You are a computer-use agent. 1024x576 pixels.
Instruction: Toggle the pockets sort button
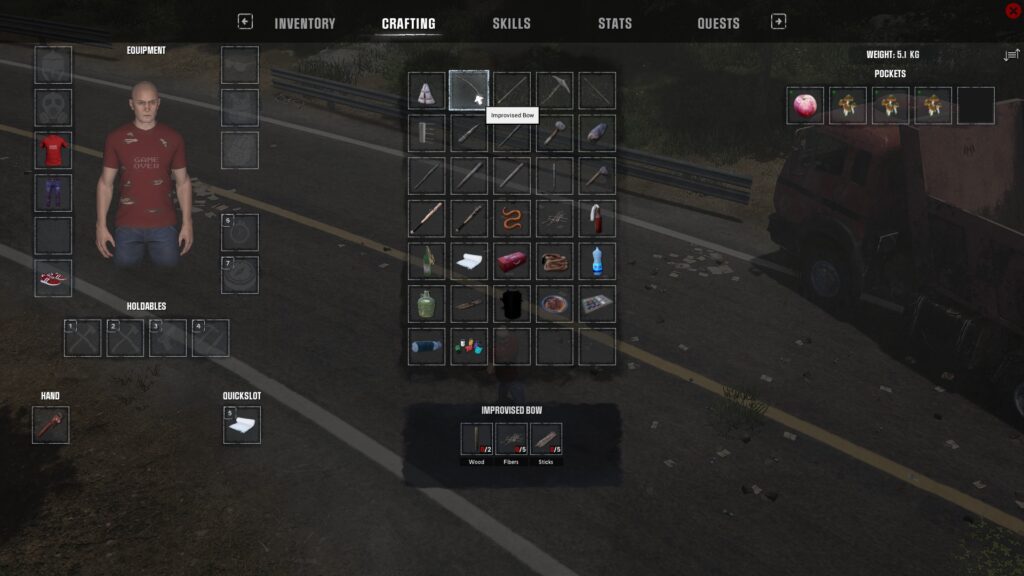[x=1011, y=55]
